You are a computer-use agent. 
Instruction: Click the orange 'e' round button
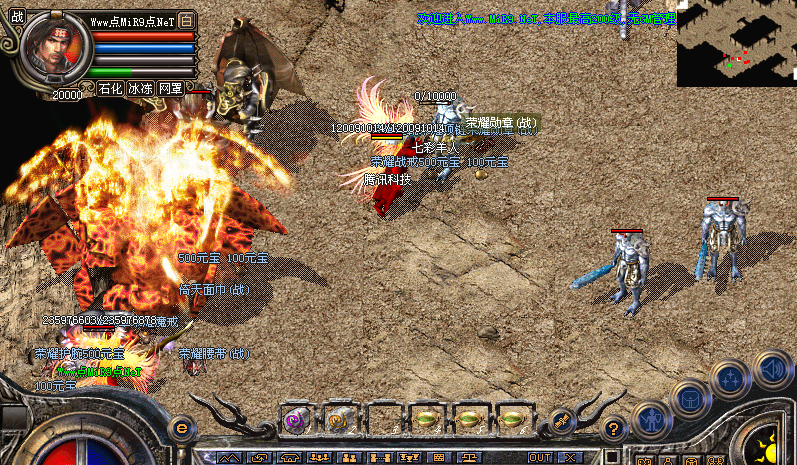tap(181, 427)
